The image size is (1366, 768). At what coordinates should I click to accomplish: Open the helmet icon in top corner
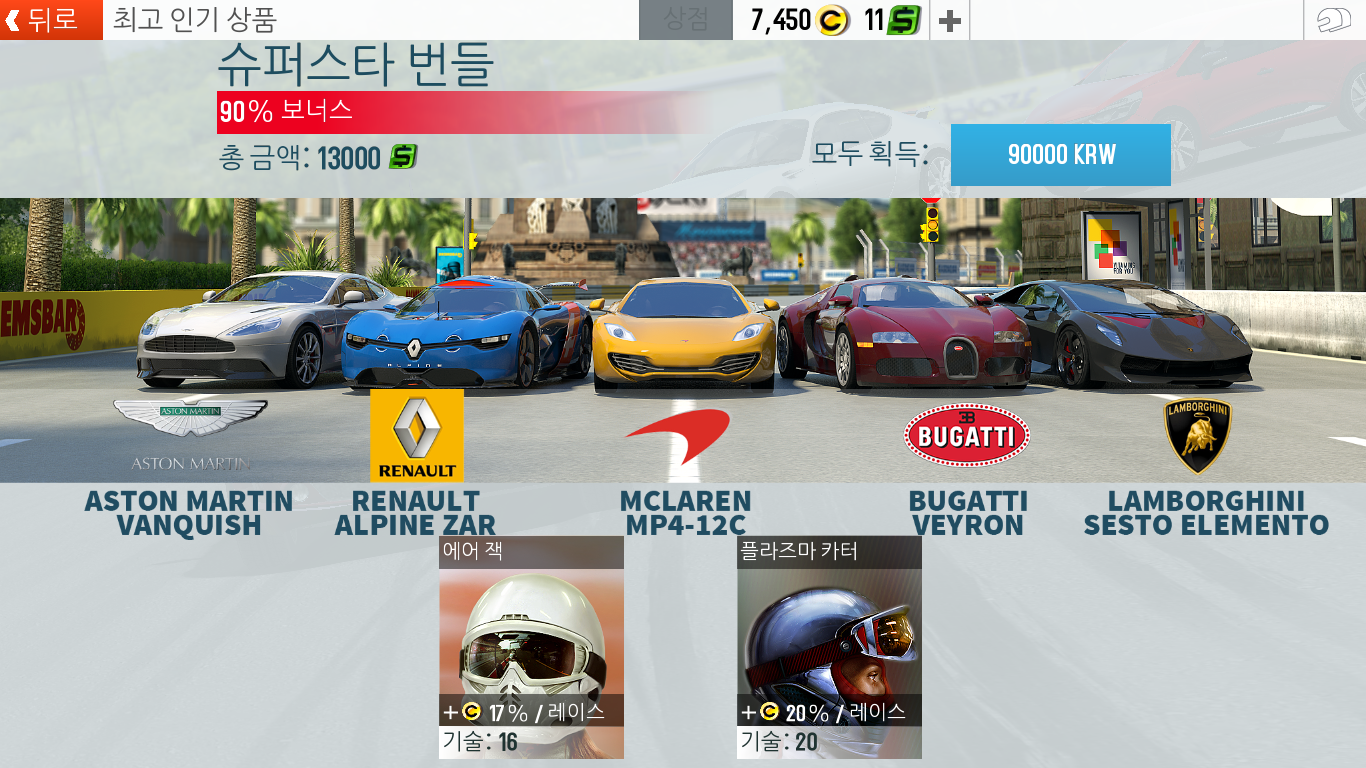point(1334,20)
